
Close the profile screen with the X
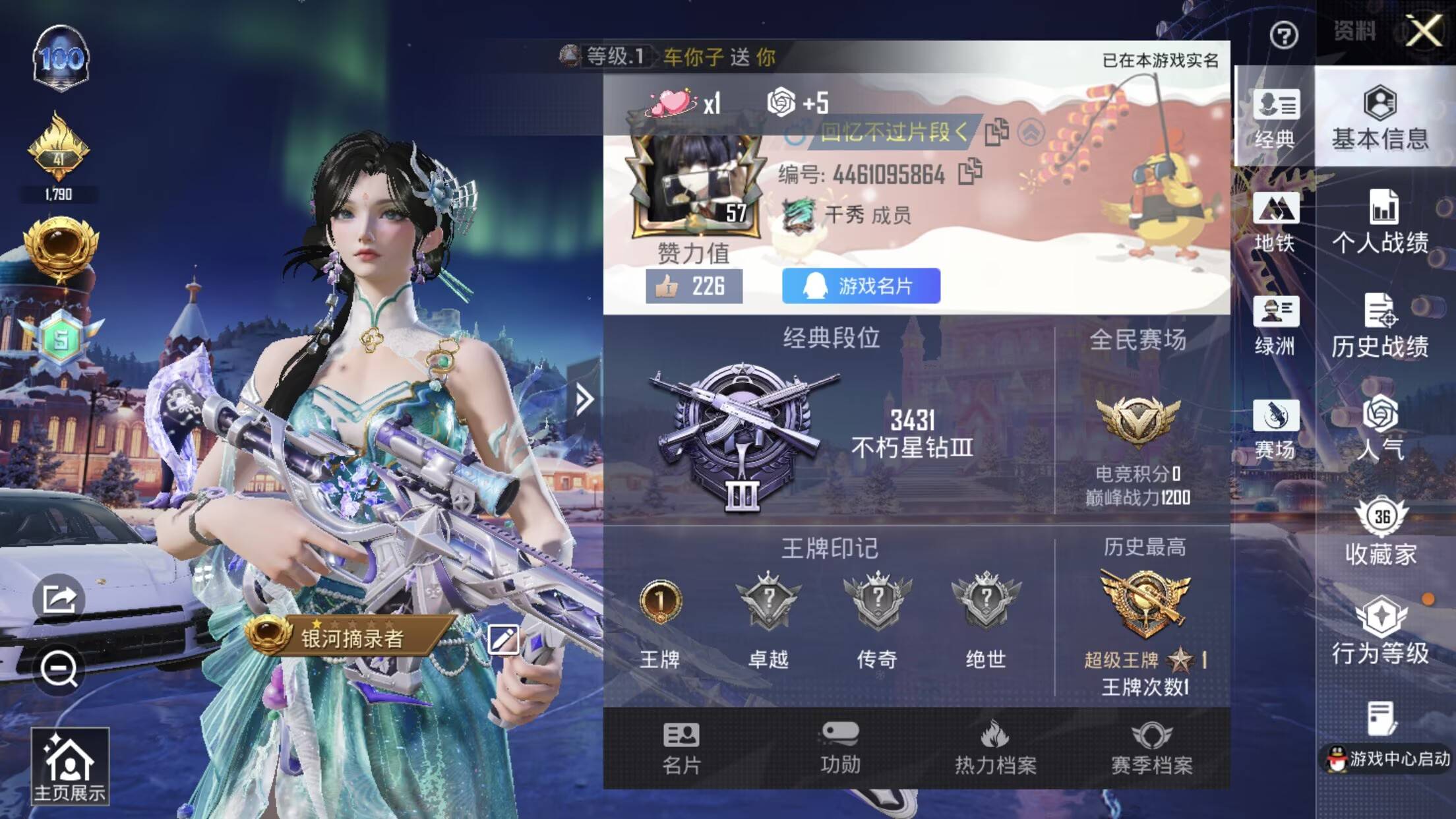[x=1424, y=31]
